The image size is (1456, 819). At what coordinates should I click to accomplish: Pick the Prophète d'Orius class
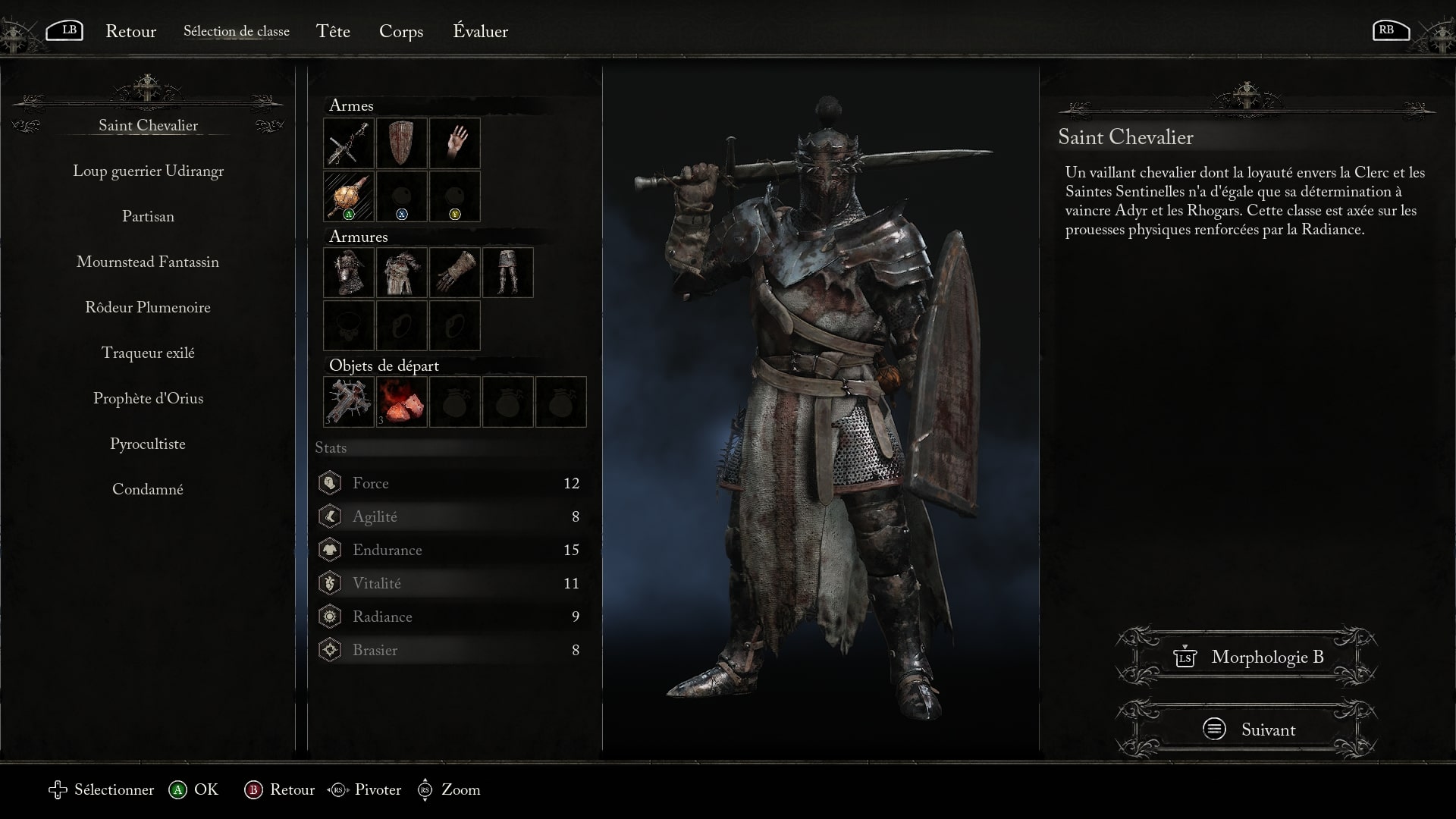148,398
